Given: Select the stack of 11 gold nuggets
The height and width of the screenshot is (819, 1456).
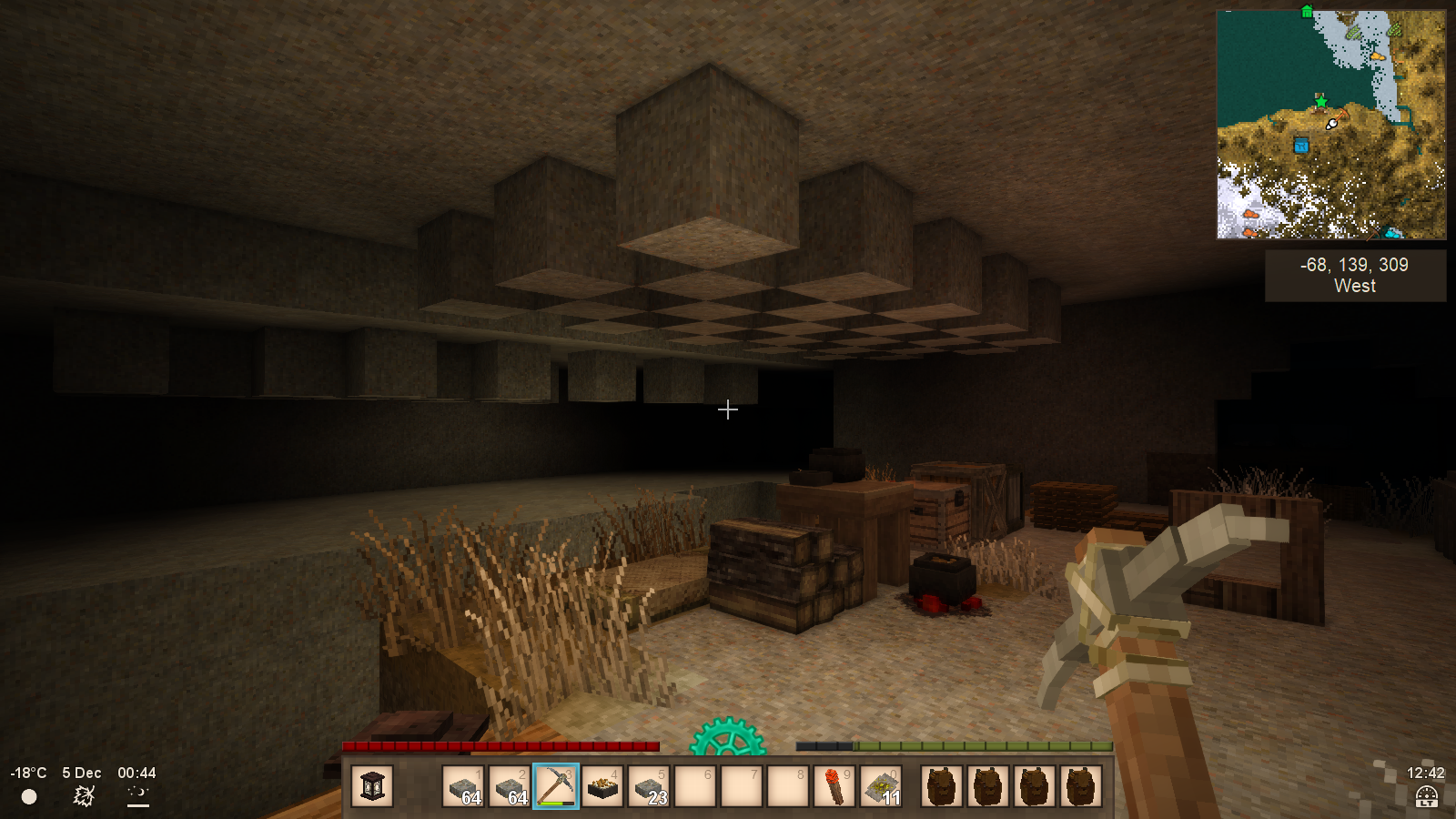Looking at the screenshot, I should [881, 786].
